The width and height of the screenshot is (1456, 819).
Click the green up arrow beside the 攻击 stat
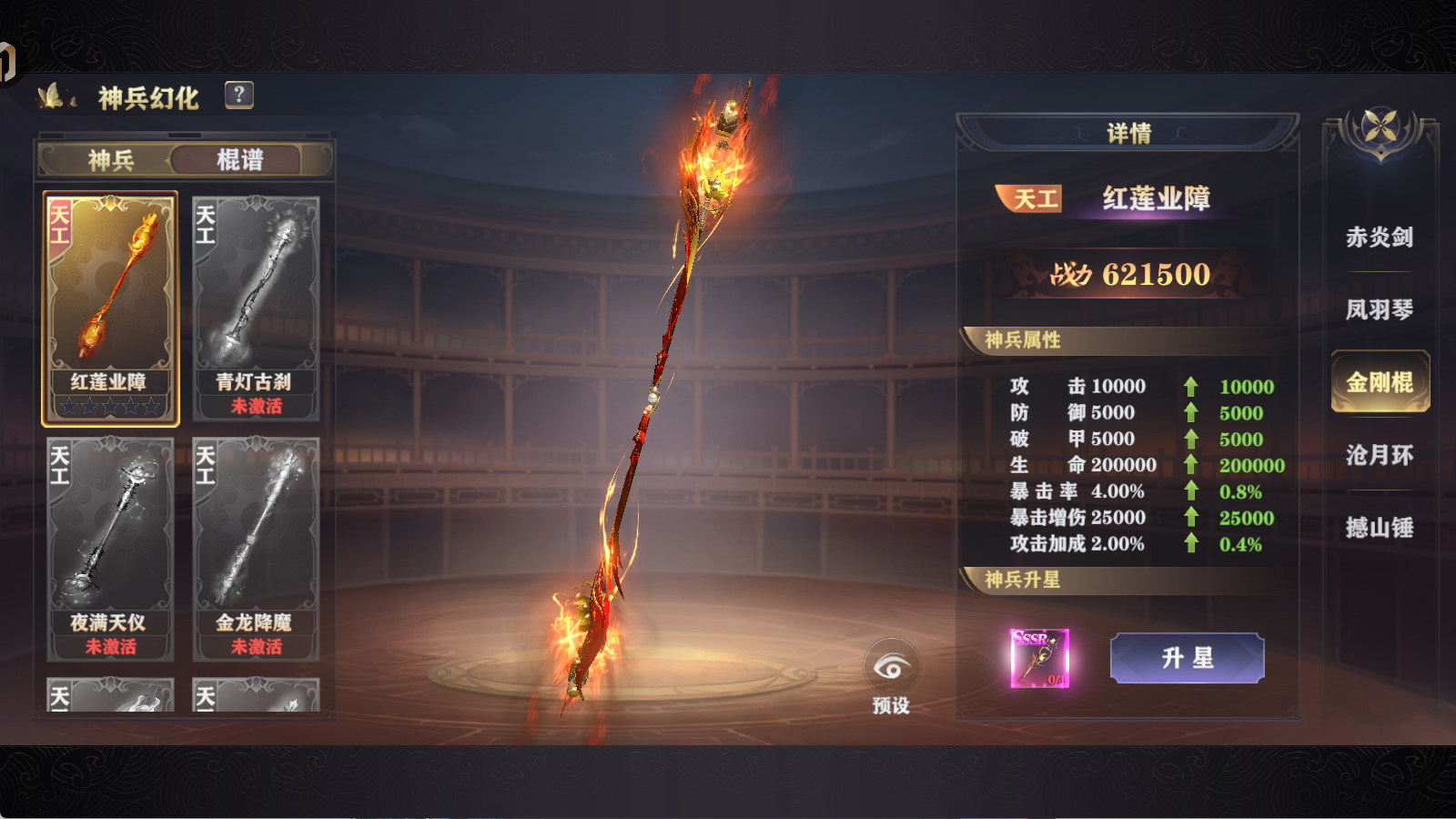(1192, 386)
